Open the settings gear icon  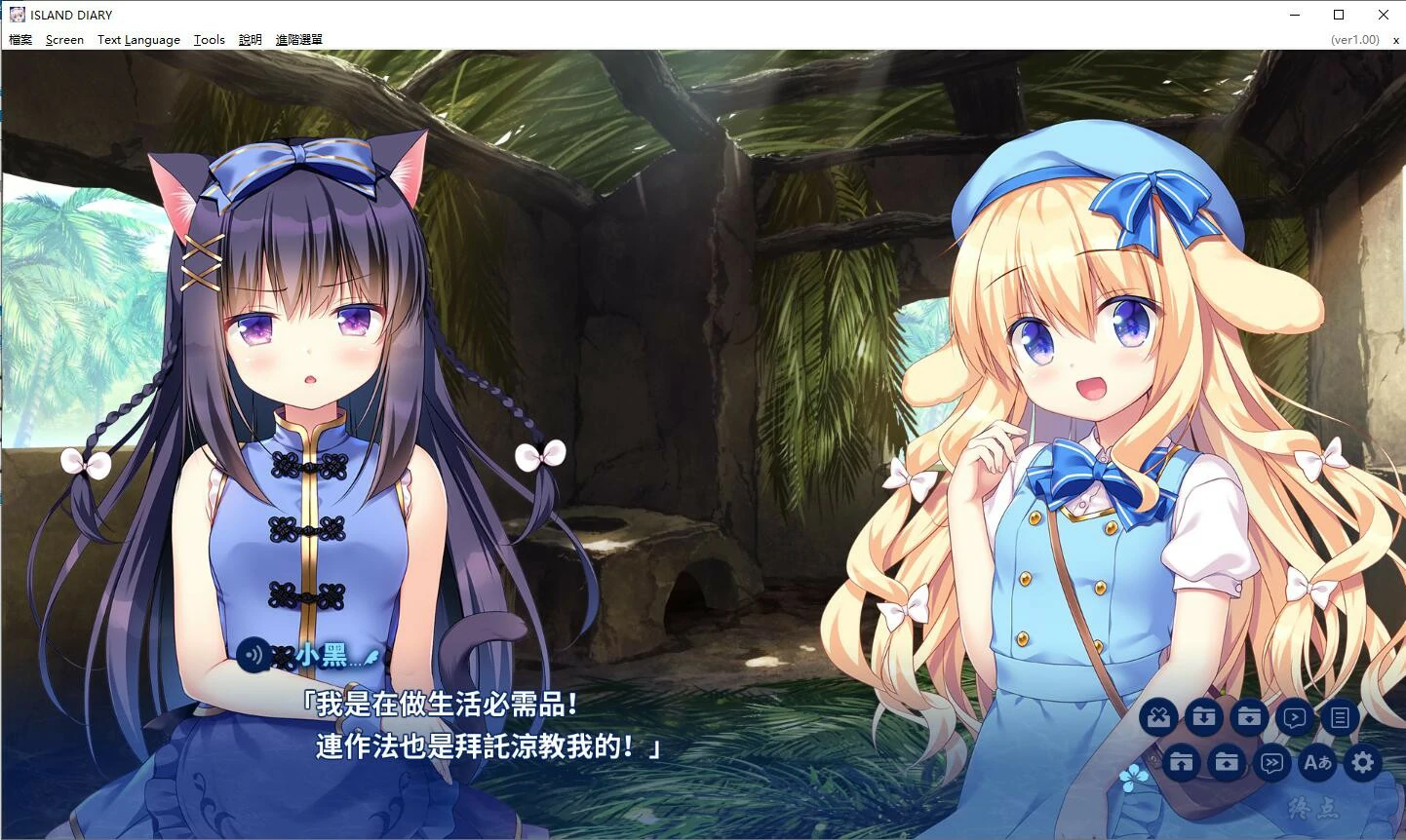pos(1362,763)
